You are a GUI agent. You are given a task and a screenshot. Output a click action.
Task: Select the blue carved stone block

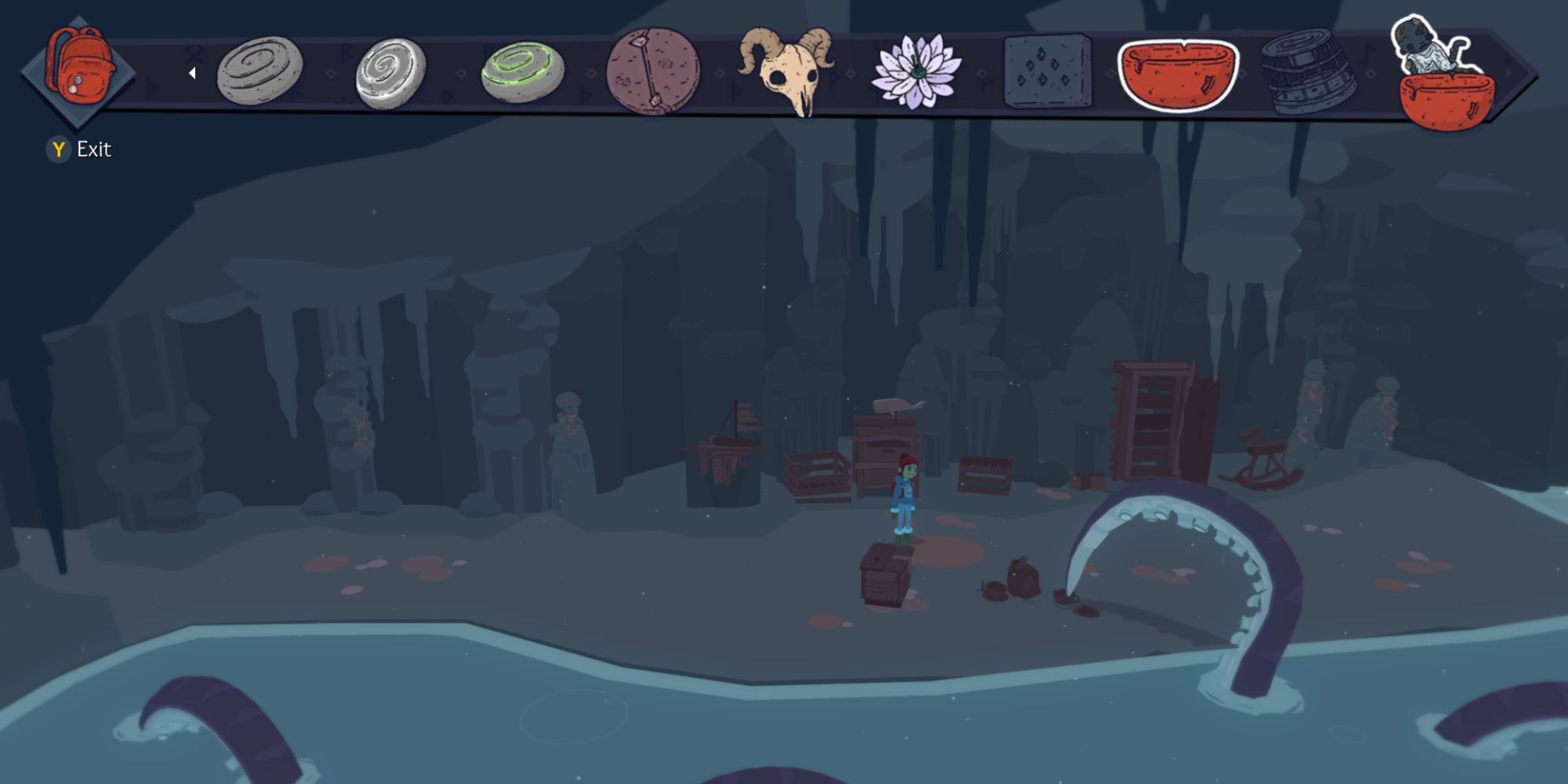click(1047, 71)
